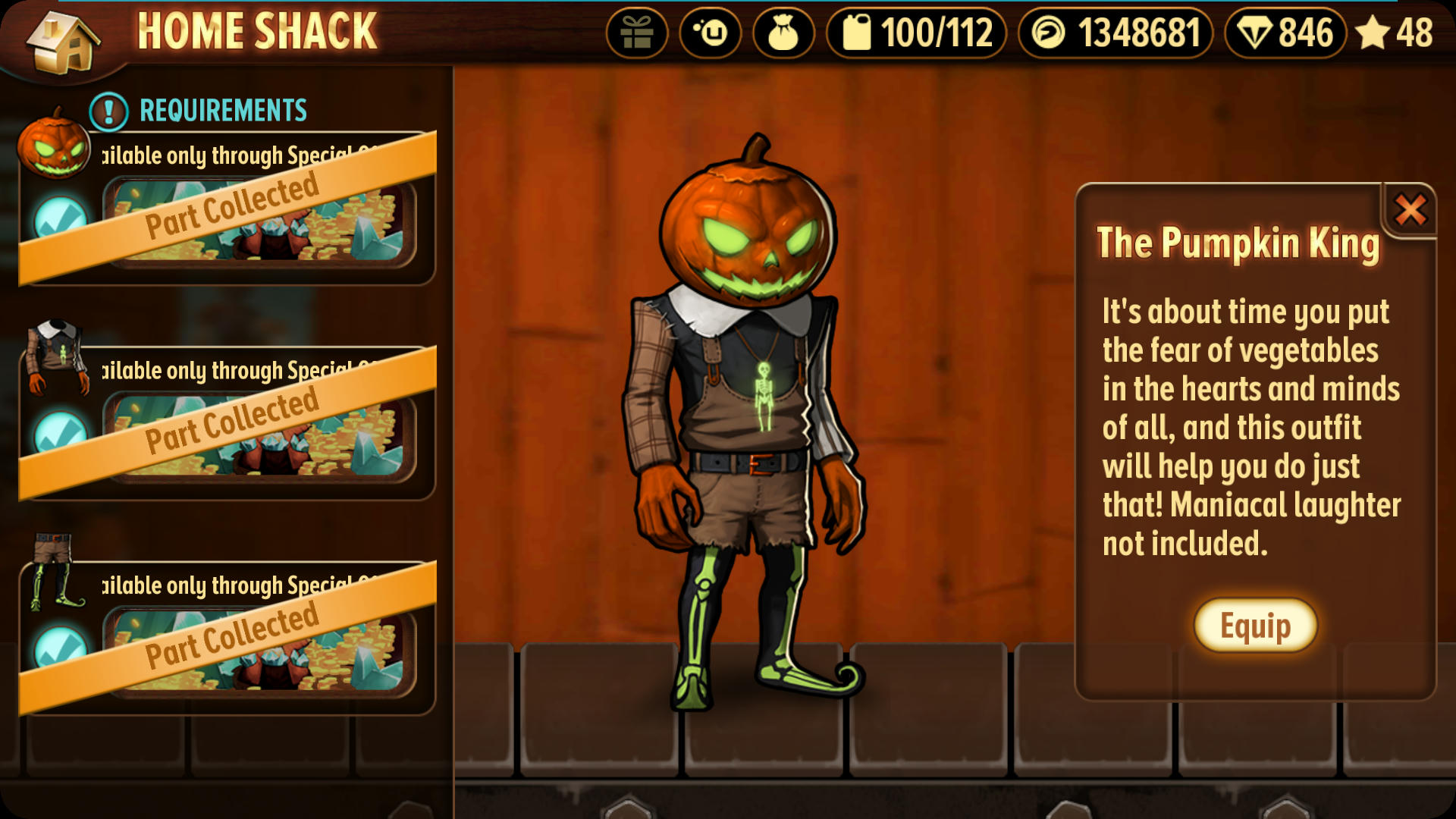Image resolution: width=1456 pixels, height=819 pixels.
Task: Tap the fuel canister counter
Action: coord(916,33)
